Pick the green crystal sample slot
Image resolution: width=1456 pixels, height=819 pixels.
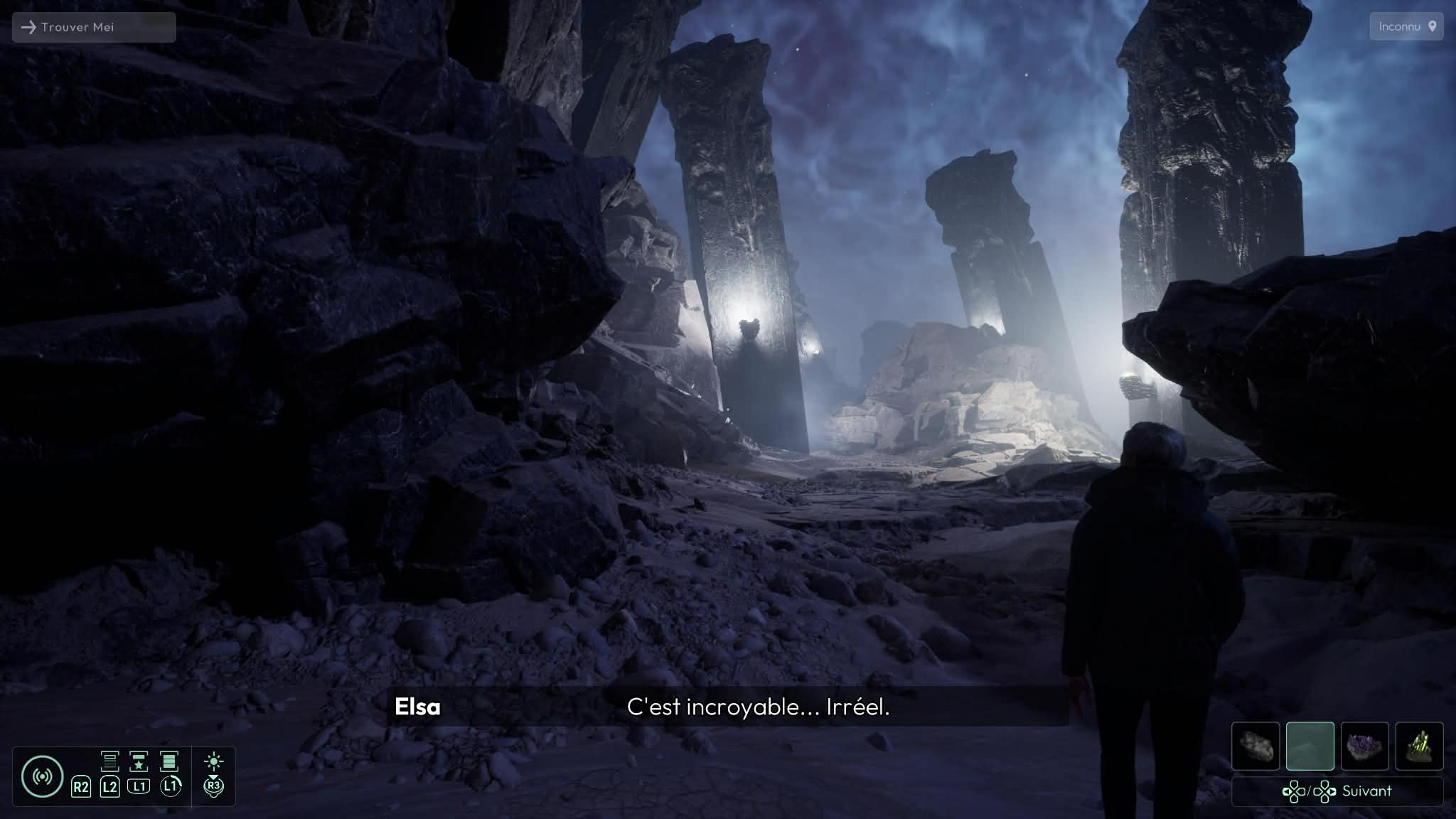pos(1419,746)
